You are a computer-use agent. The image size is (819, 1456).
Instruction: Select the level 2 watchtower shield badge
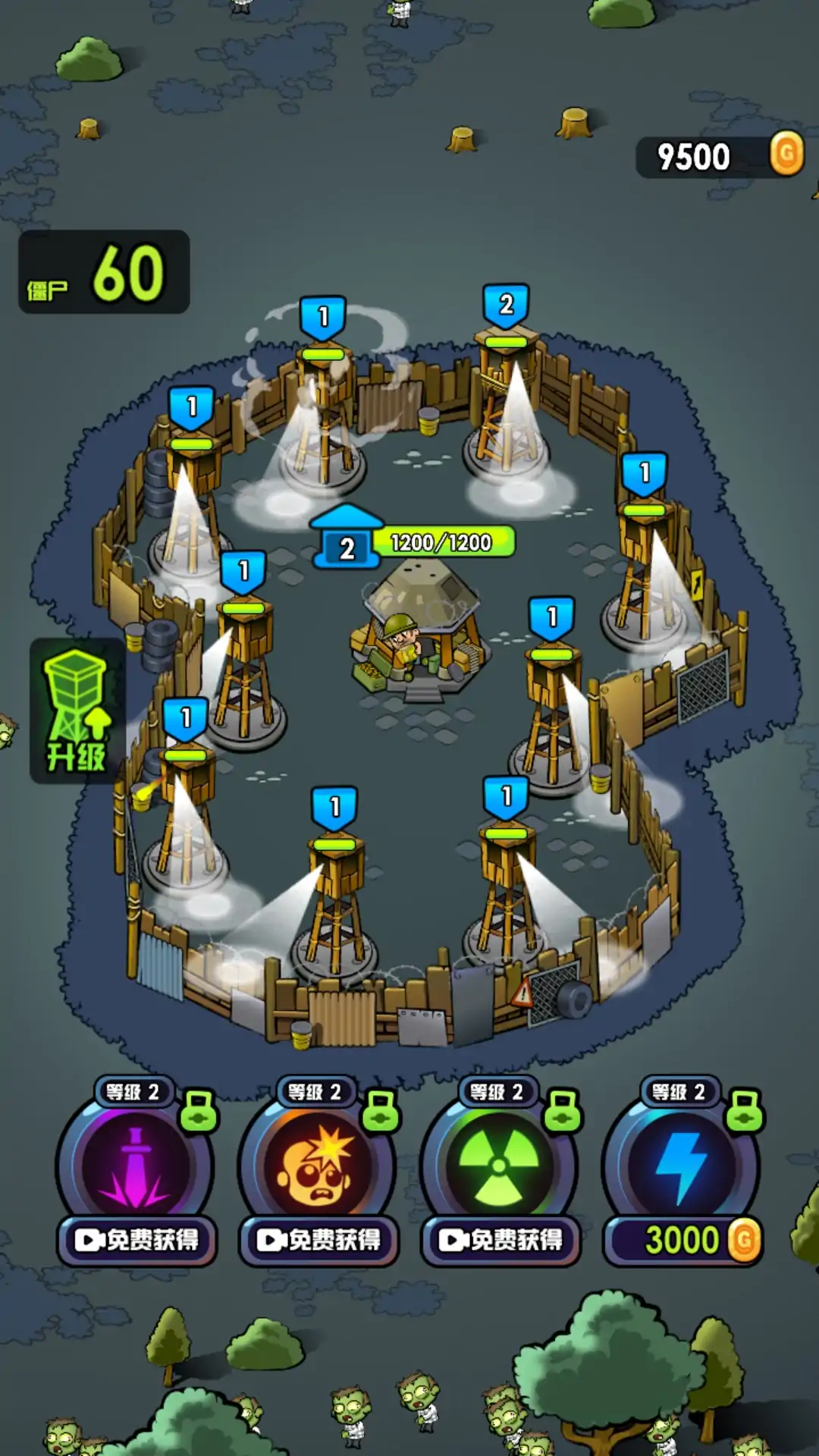click(x=506, y=305)
